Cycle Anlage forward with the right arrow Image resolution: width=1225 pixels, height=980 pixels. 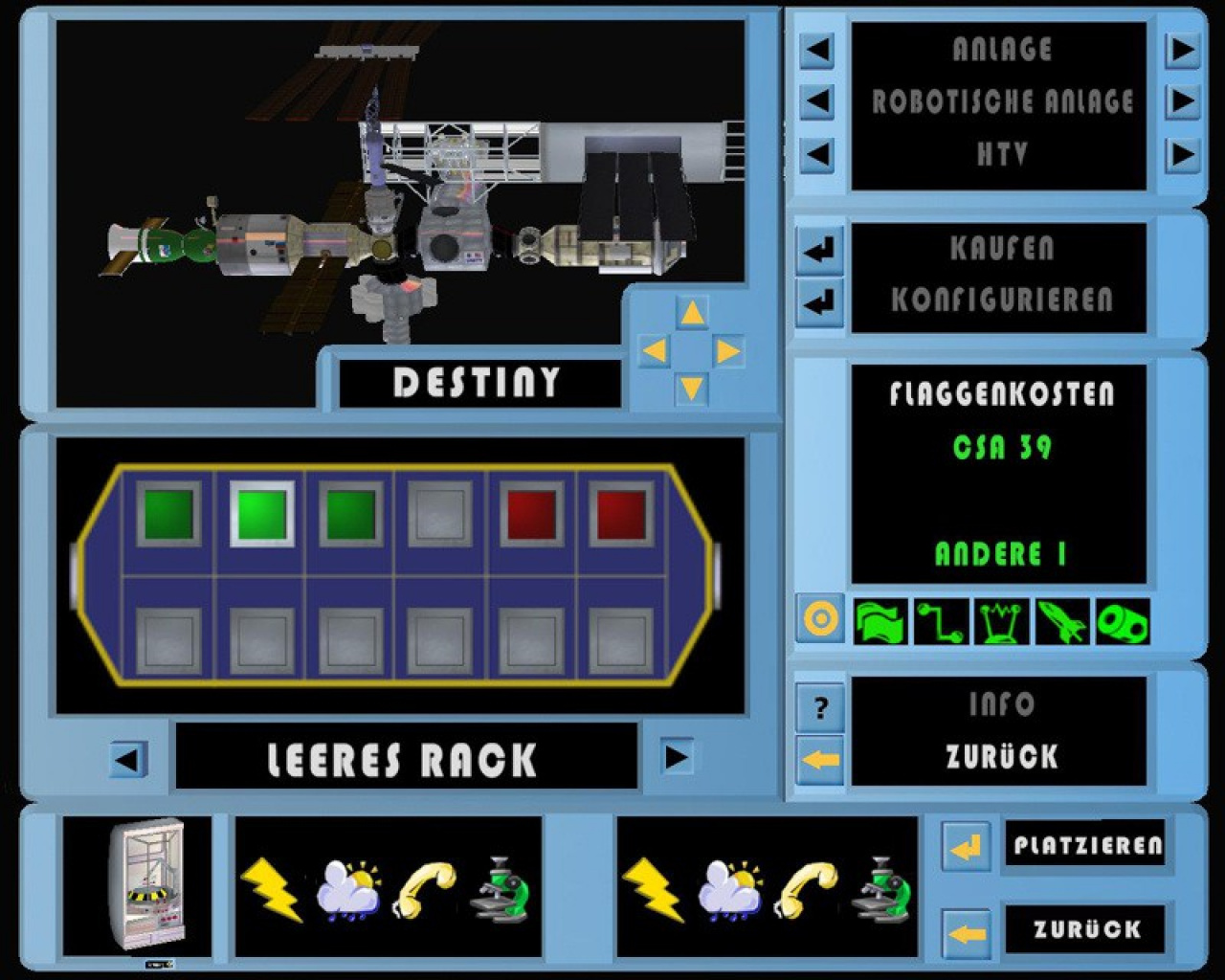tap(1183, 49)
